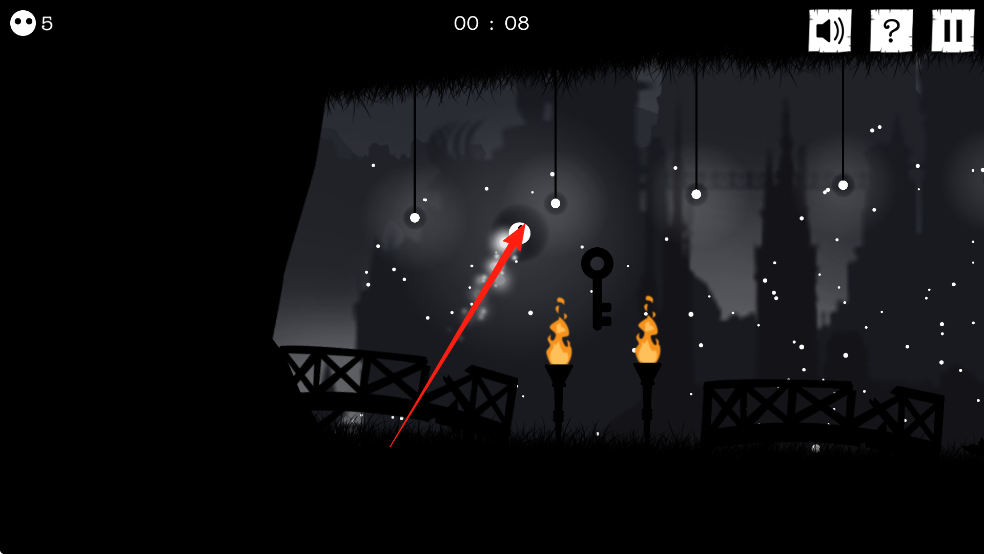Toggle the sound speaker button
984x554 pixels.
point(829,31)
